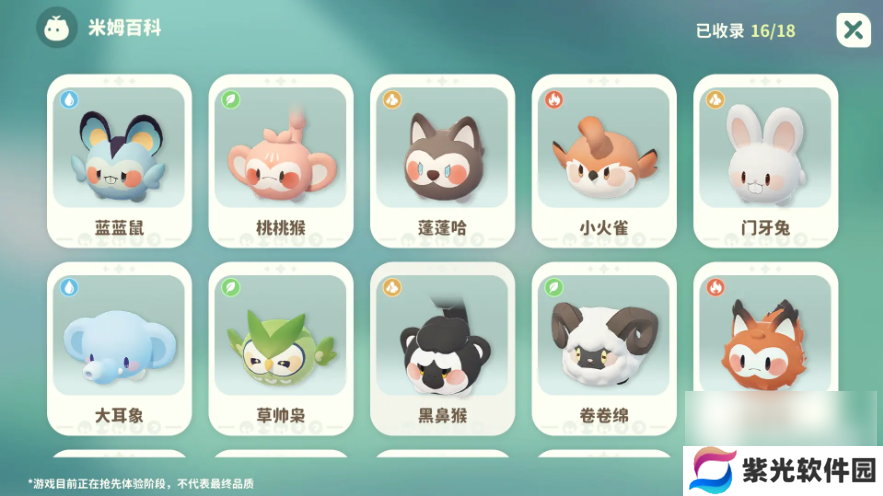
Task: Select the 门牙兔 card
Action: click(x=765, y=160)
